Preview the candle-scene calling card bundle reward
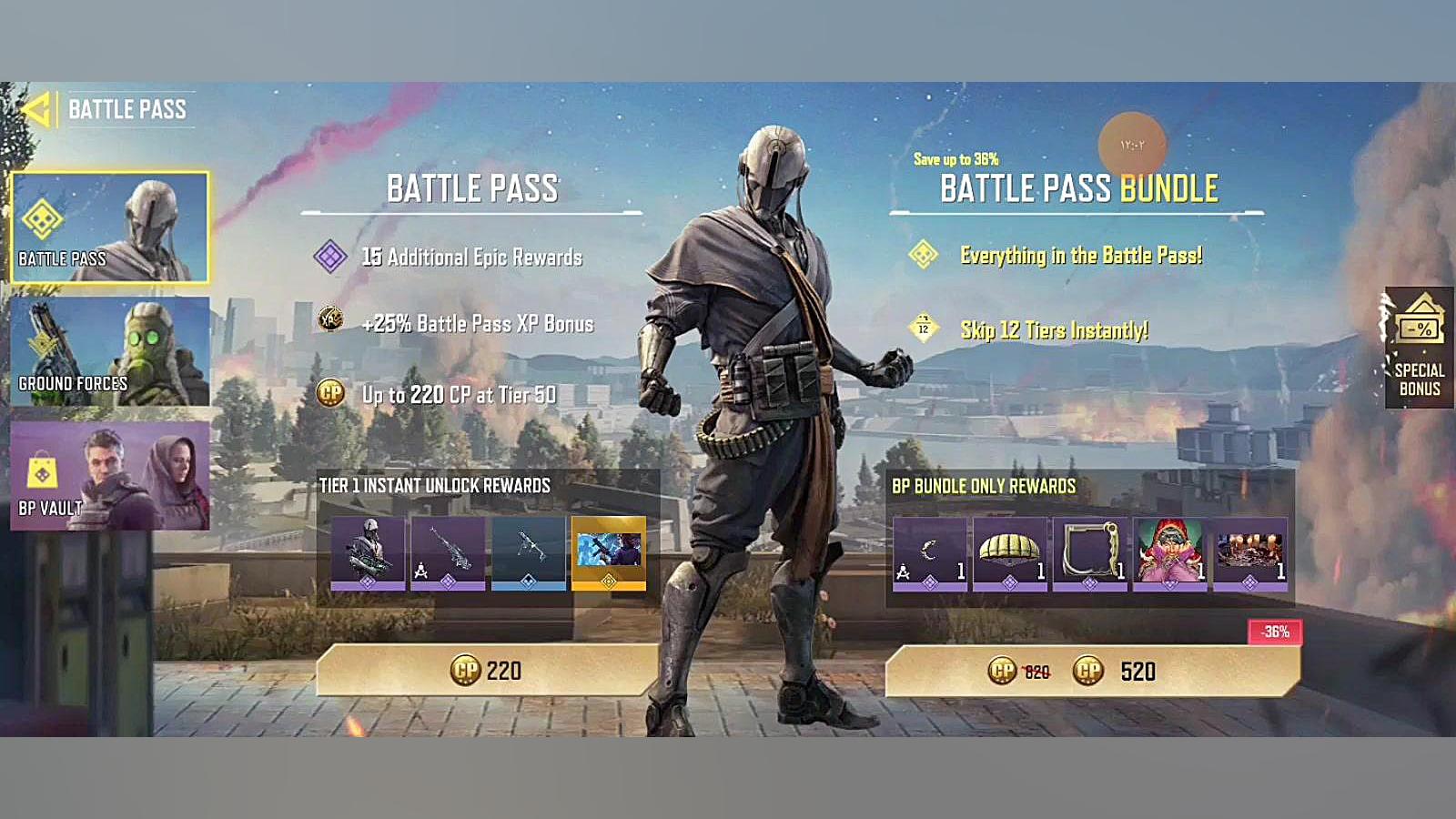This screenshot has width=1456, height=819. point(1250,553)
